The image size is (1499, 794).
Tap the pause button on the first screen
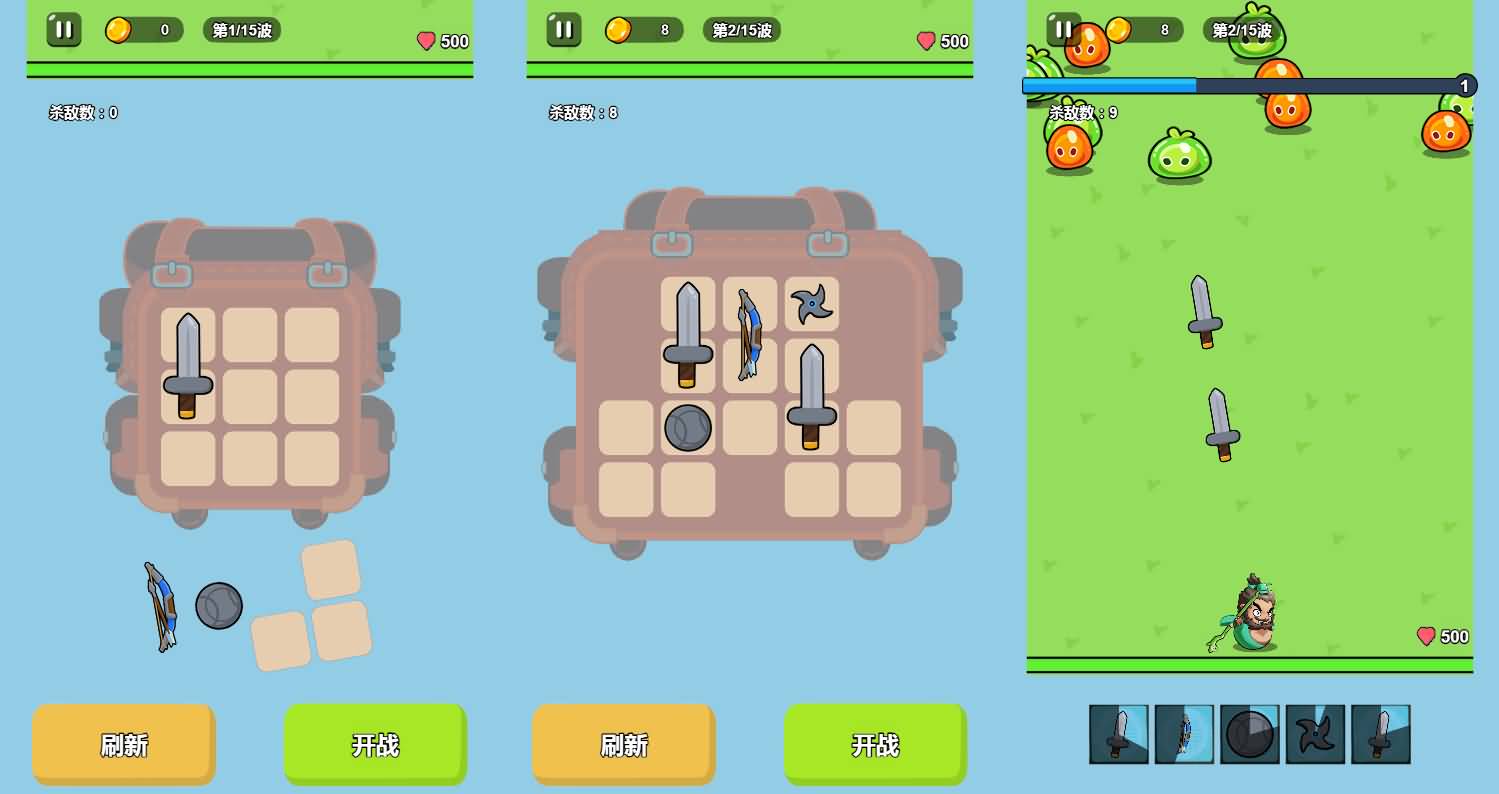(64, 29)
